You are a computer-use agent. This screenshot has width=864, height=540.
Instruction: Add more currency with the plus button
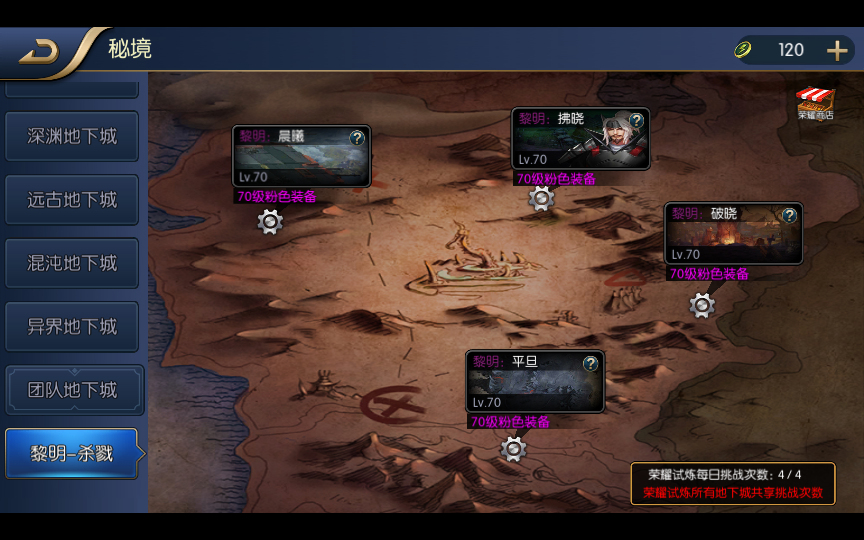pyautogui.click(x=837, y=50)
